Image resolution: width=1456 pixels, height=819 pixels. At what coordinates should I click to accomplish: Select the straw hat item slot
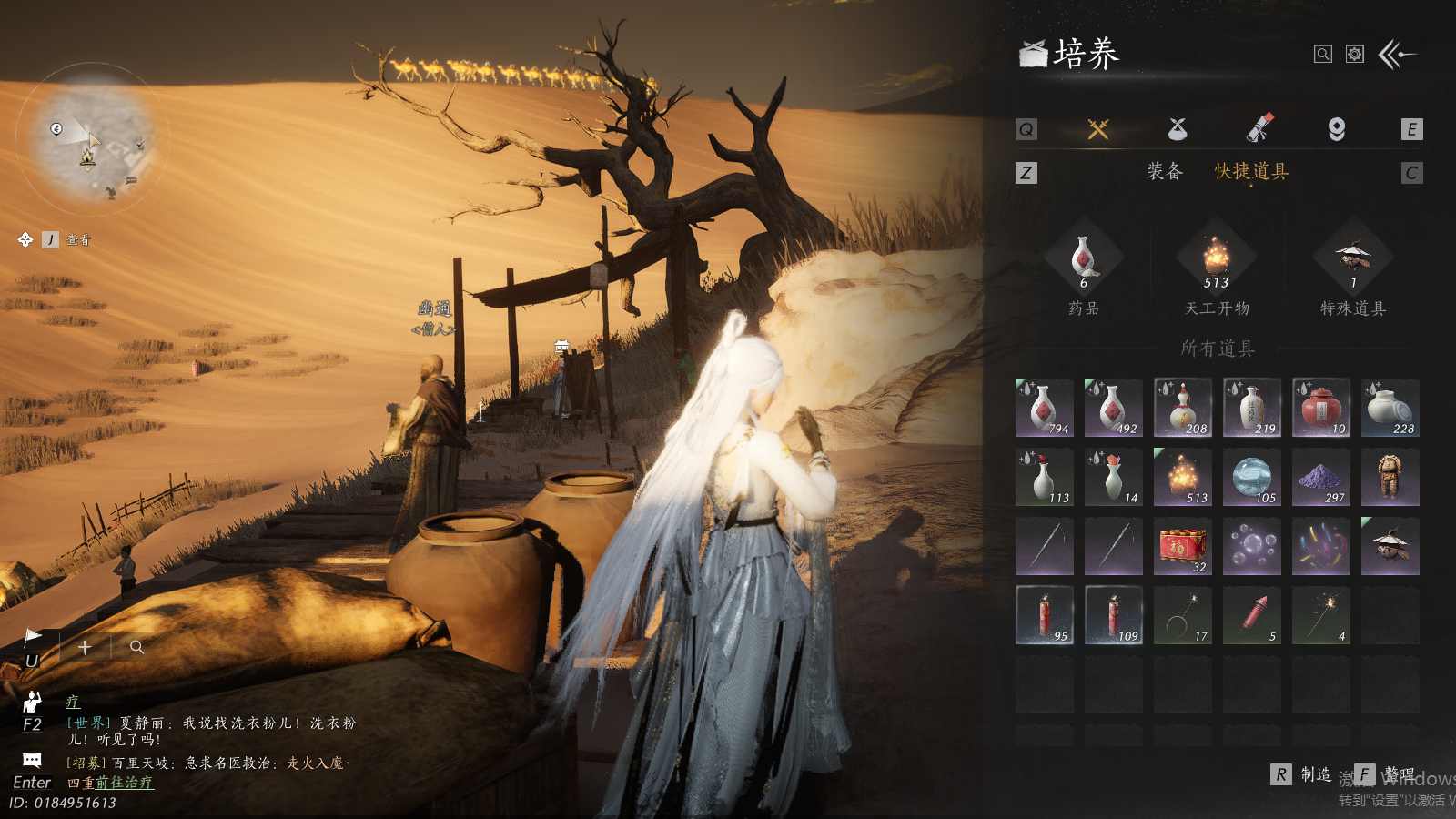click(1390, 546)
